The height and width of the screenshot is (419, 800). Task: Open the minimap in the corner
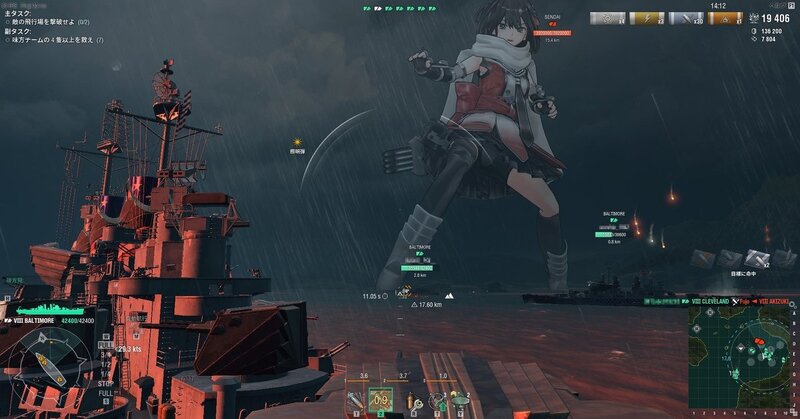(742, 362)
